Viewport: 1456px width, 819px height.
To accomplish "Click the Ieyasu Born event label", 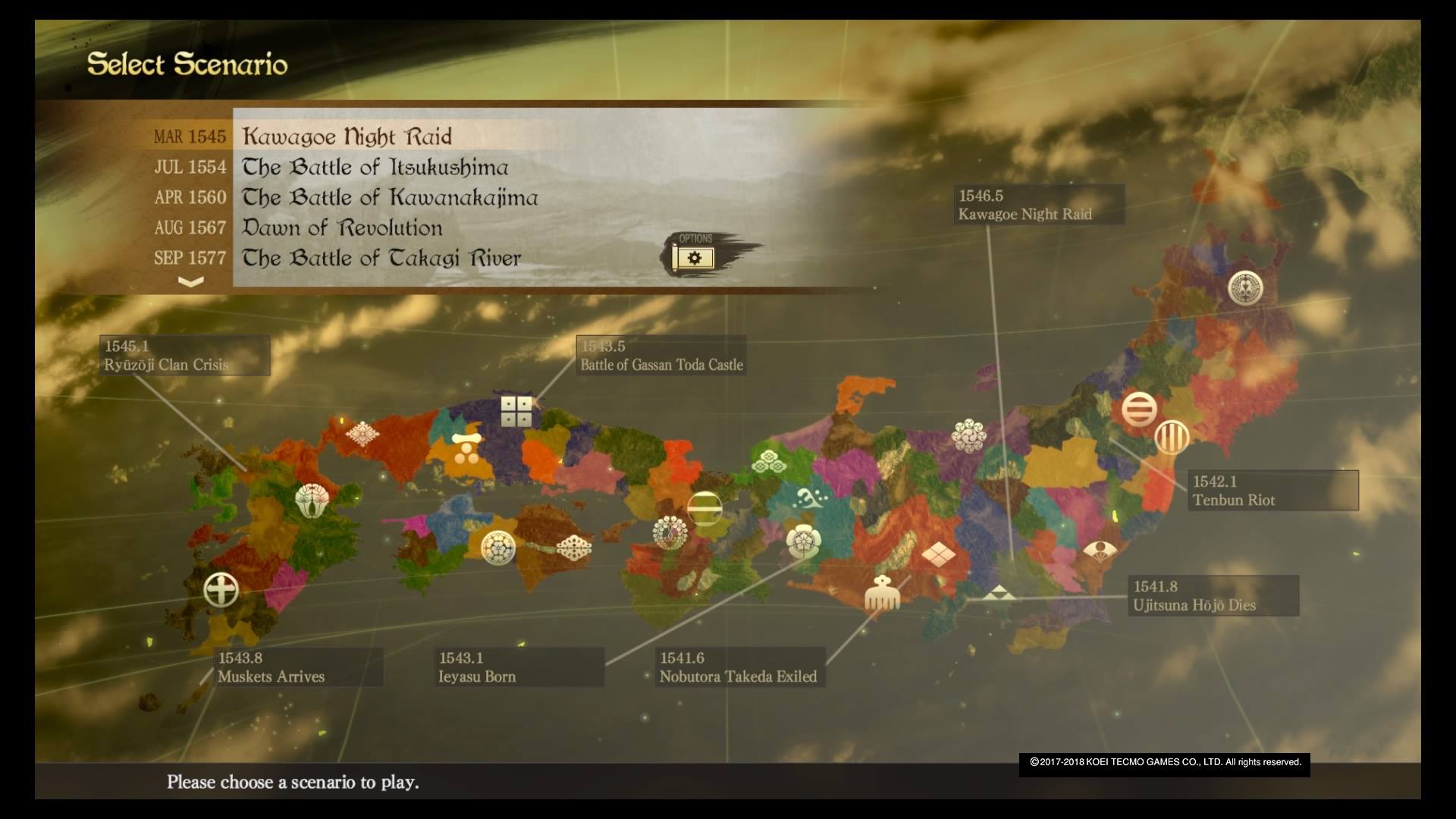I will coord(520,667).
